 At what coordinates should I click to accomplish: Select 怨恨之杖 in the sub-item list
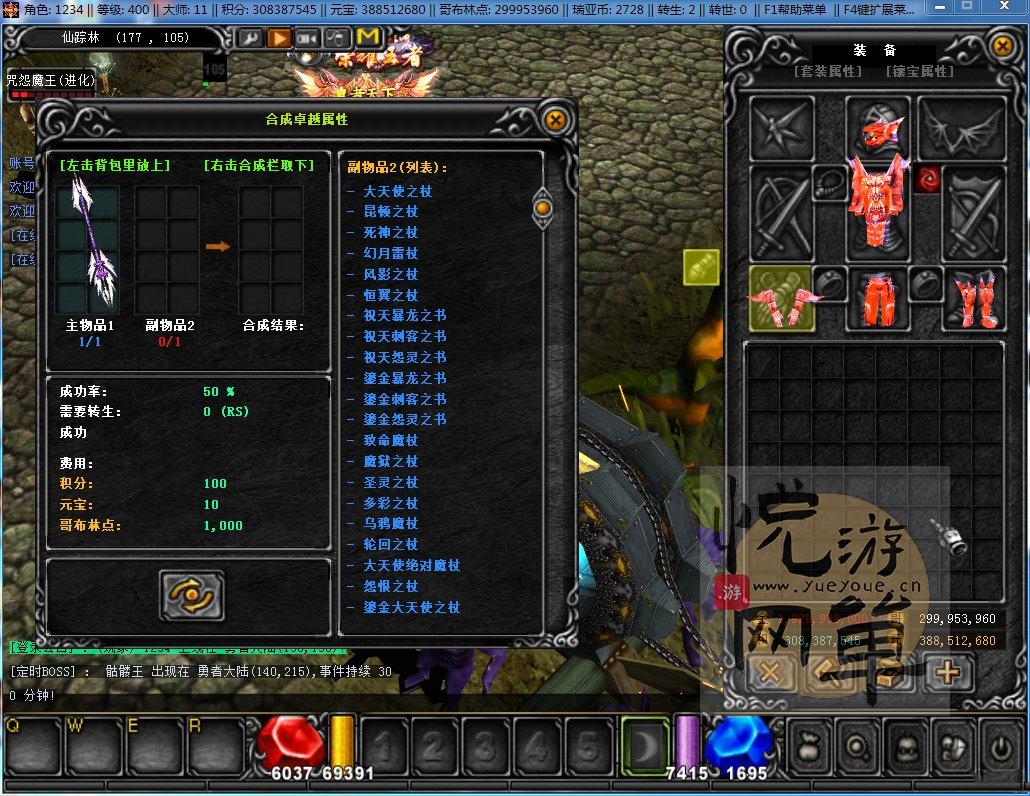[x=390, y=586]
